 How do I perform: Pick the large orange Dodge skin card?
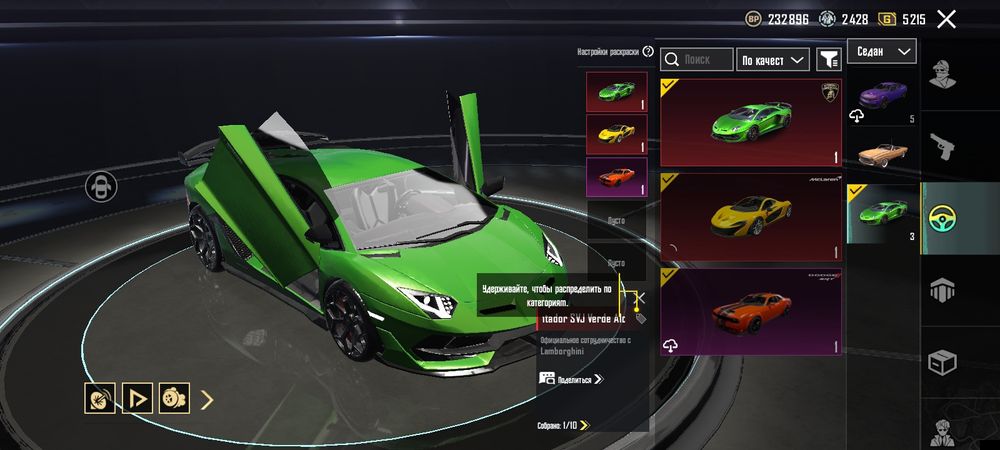tap(751, 311)
